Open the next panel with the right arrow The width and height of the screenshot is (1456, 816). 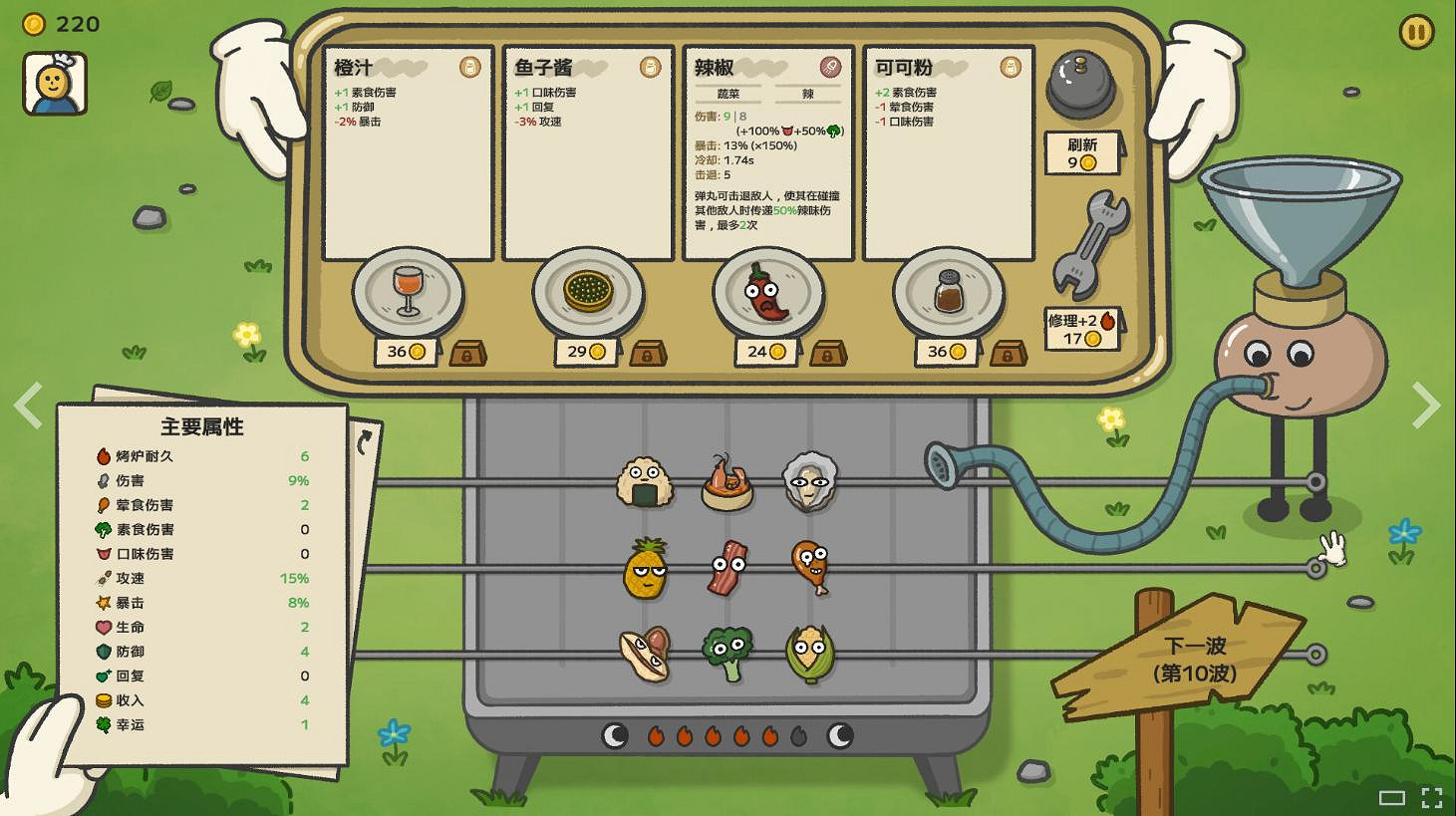click(x=1427, y=407)
